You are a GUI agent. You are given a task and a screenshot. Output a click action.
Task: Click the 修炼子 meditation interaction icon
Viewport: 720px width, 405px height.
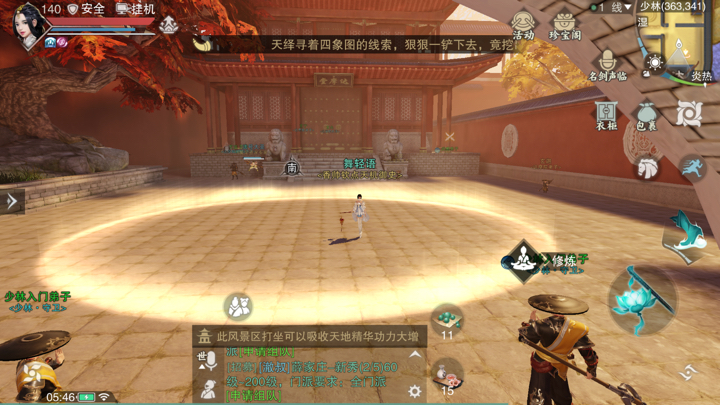click(522, 260)
